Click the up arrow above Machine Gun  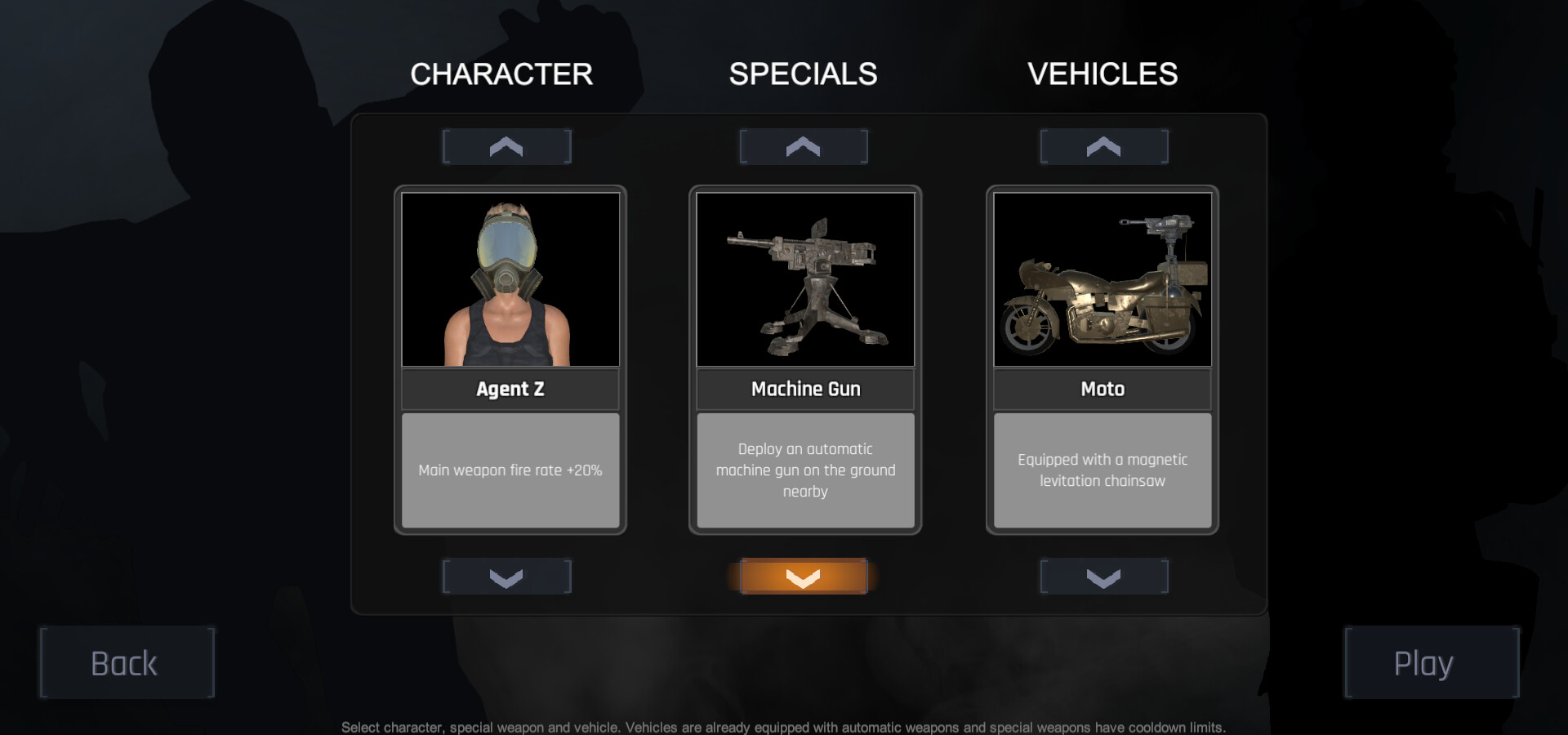(804, 146)
